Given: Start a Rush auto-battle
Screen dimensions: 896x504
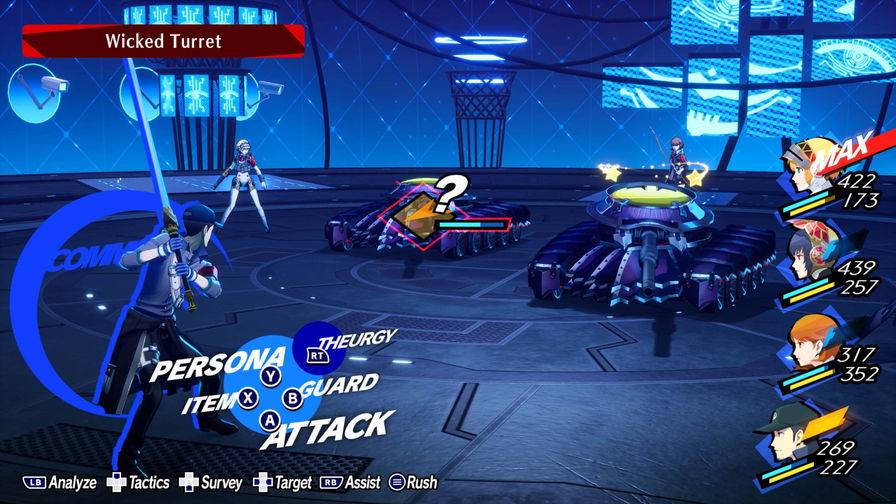Looking at the screenshot, I should (x=411, y=483).
